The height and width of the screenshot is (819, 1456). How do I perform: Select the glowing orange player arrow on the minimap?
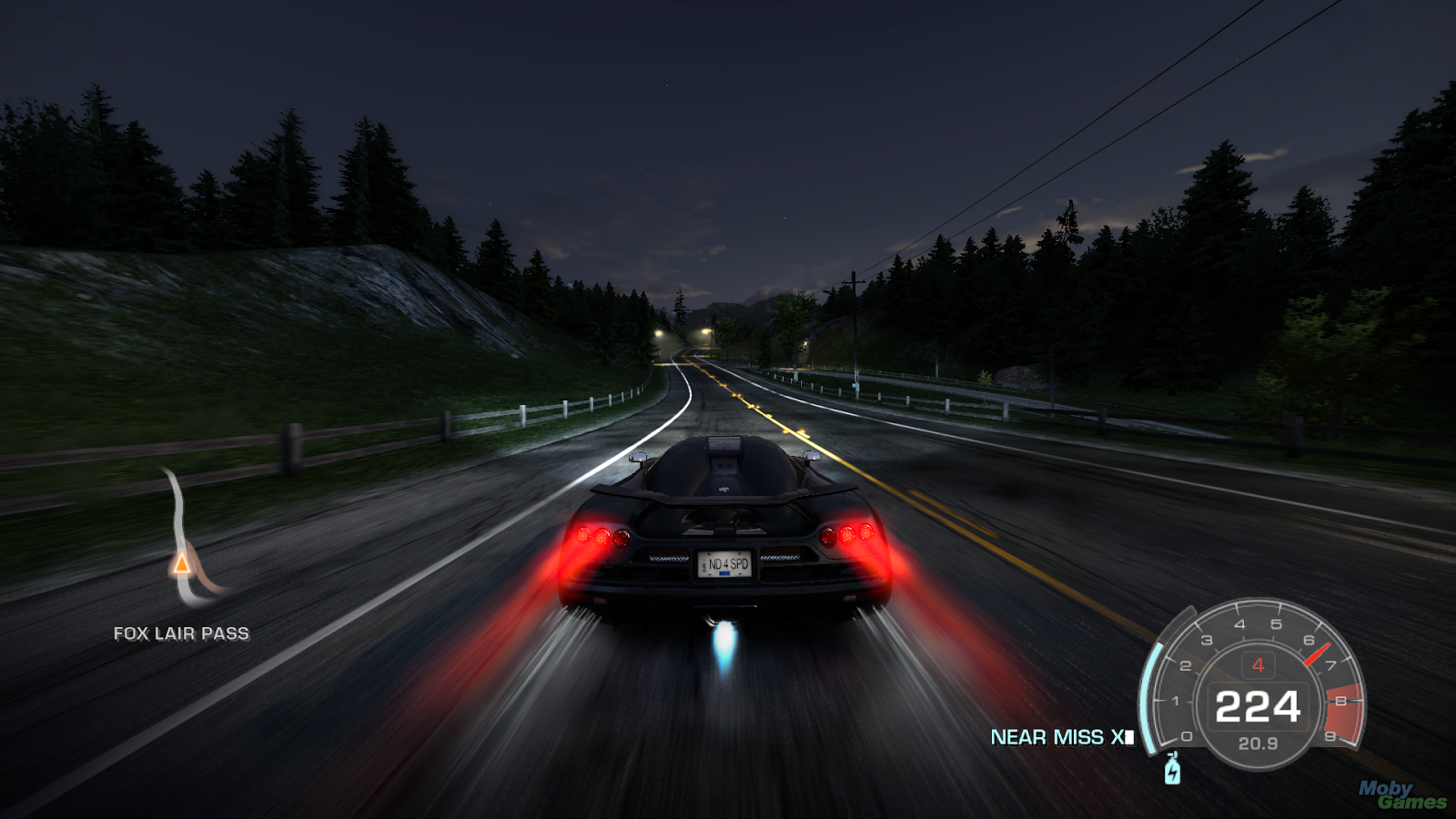tap(182, 565)
